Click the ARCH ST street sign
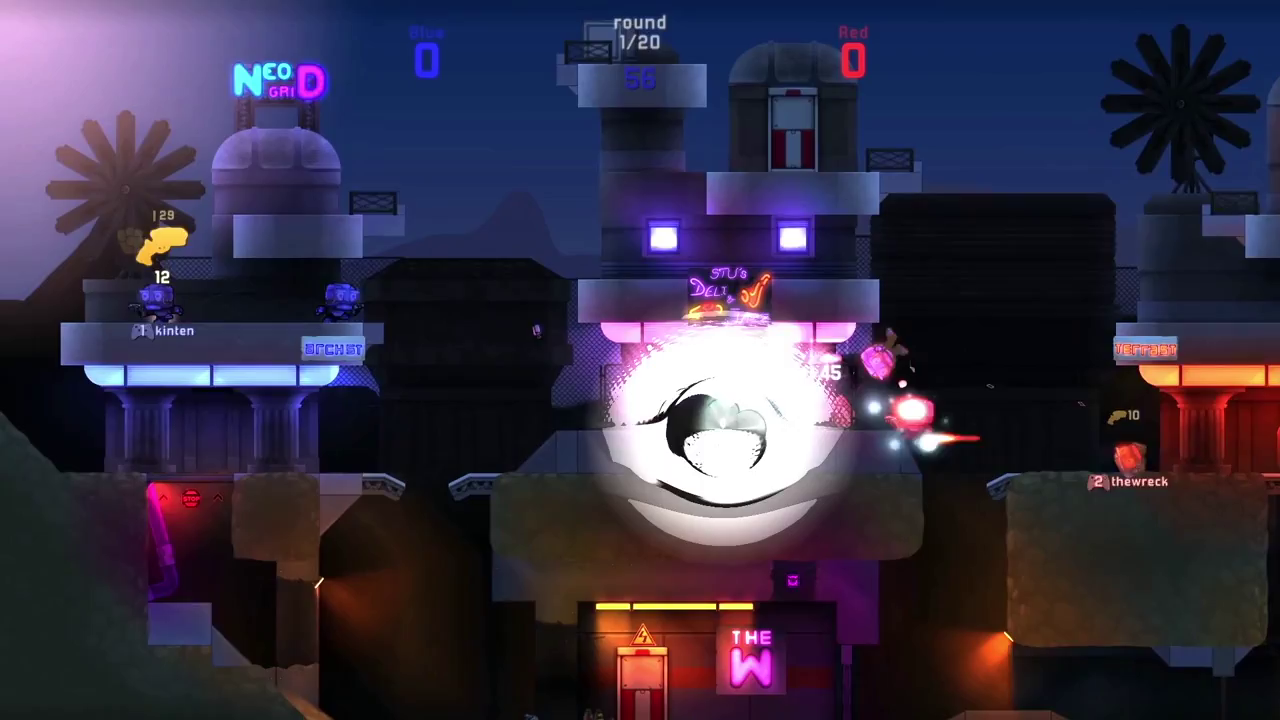 click(333, 348)
